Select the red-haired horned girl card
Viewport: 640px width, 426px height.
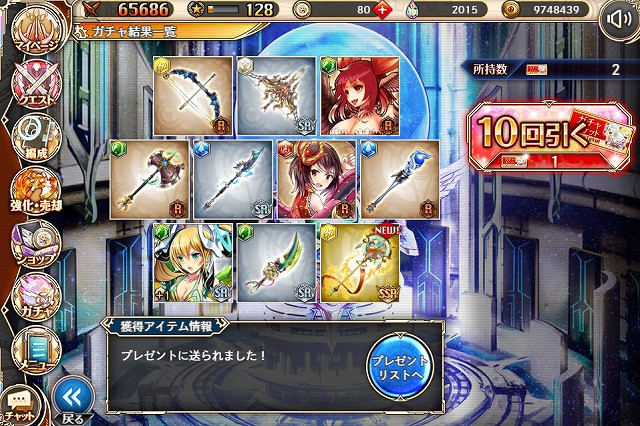click(x=360, y=96)
